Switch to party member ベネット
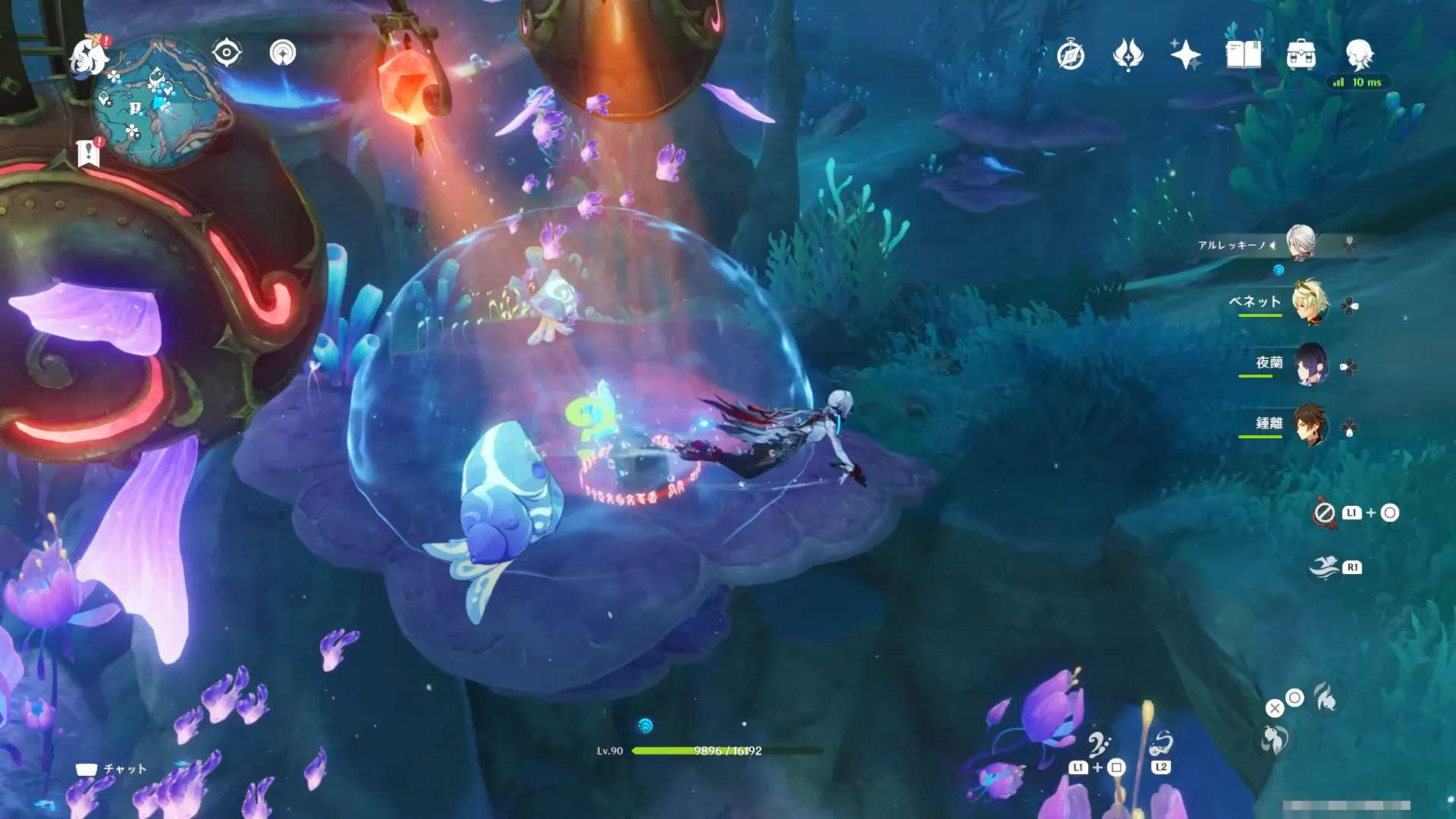This screenshot has width=1456, height=819. [x=1310, y=303]
